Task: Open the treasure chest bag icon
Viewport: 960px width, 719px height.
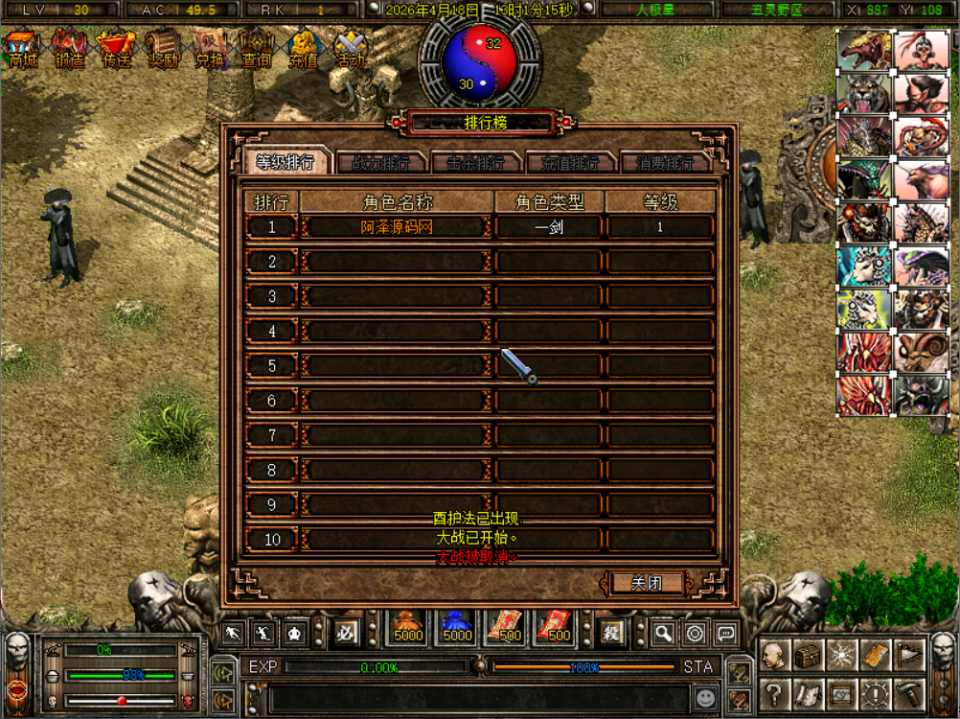Action: pyautogui.click(x=807, y=655)
